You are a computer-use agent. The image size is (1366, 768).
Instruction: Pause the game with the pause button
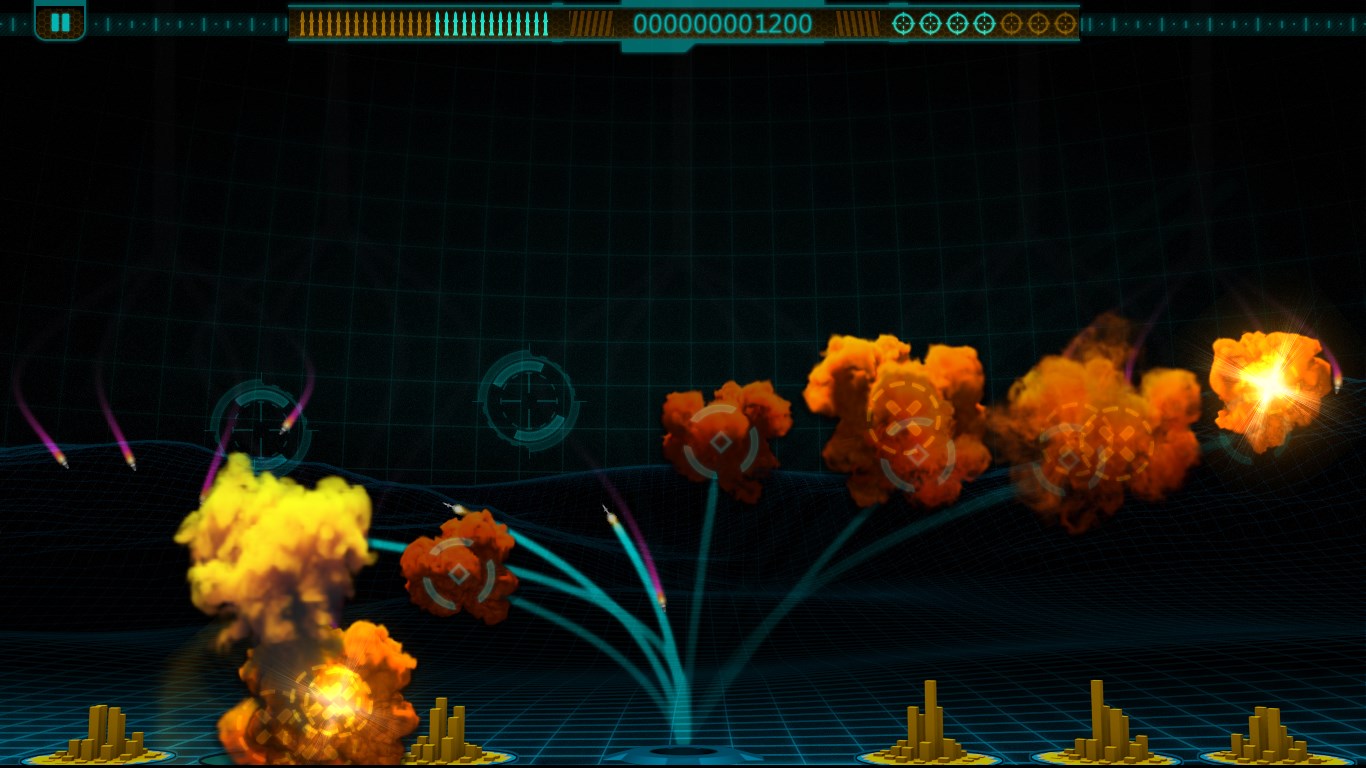click(x=60, y=21)
